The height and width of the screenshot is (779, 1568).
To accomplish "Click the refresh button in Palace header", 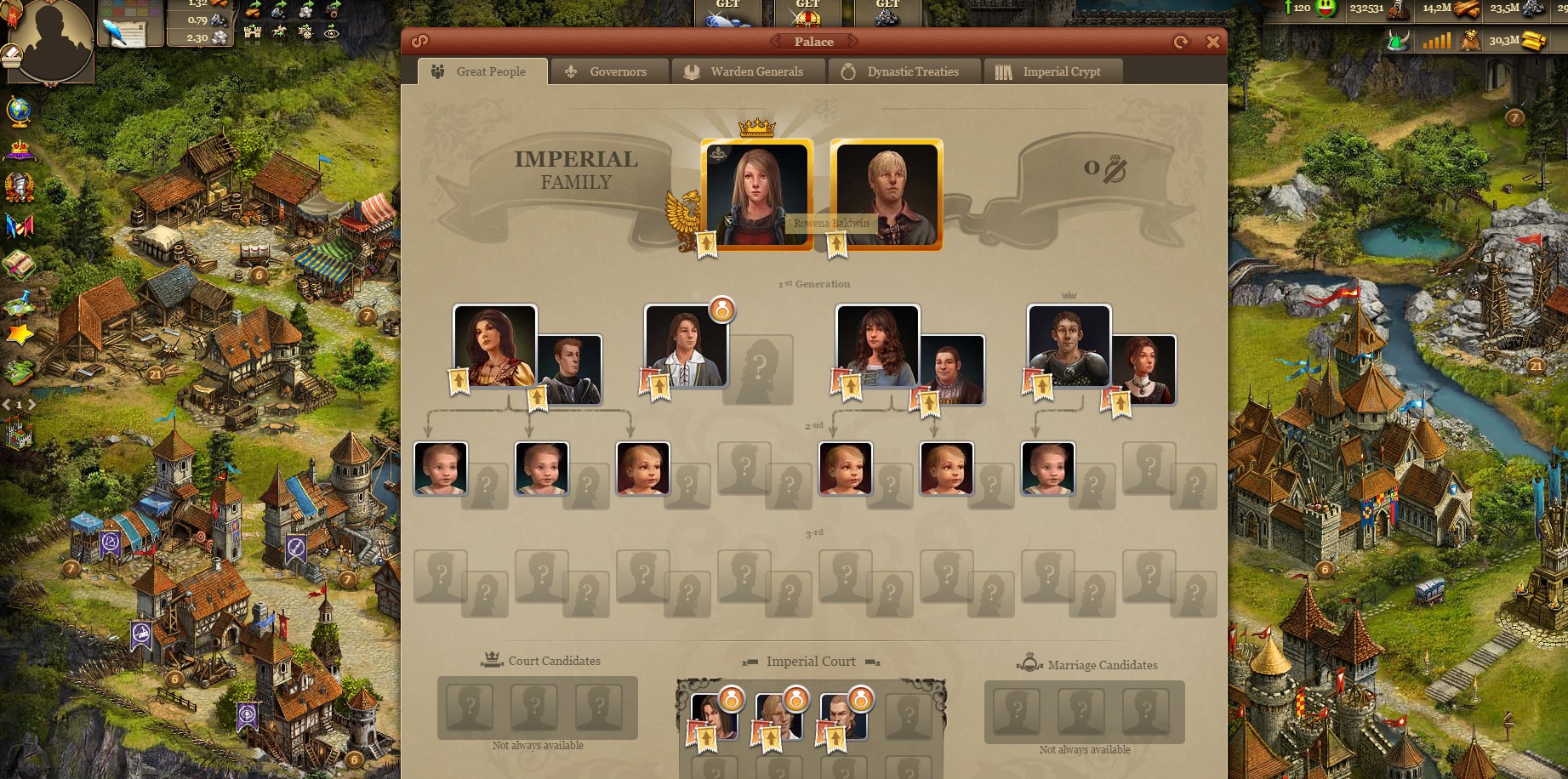I will tap(1181, 40).
